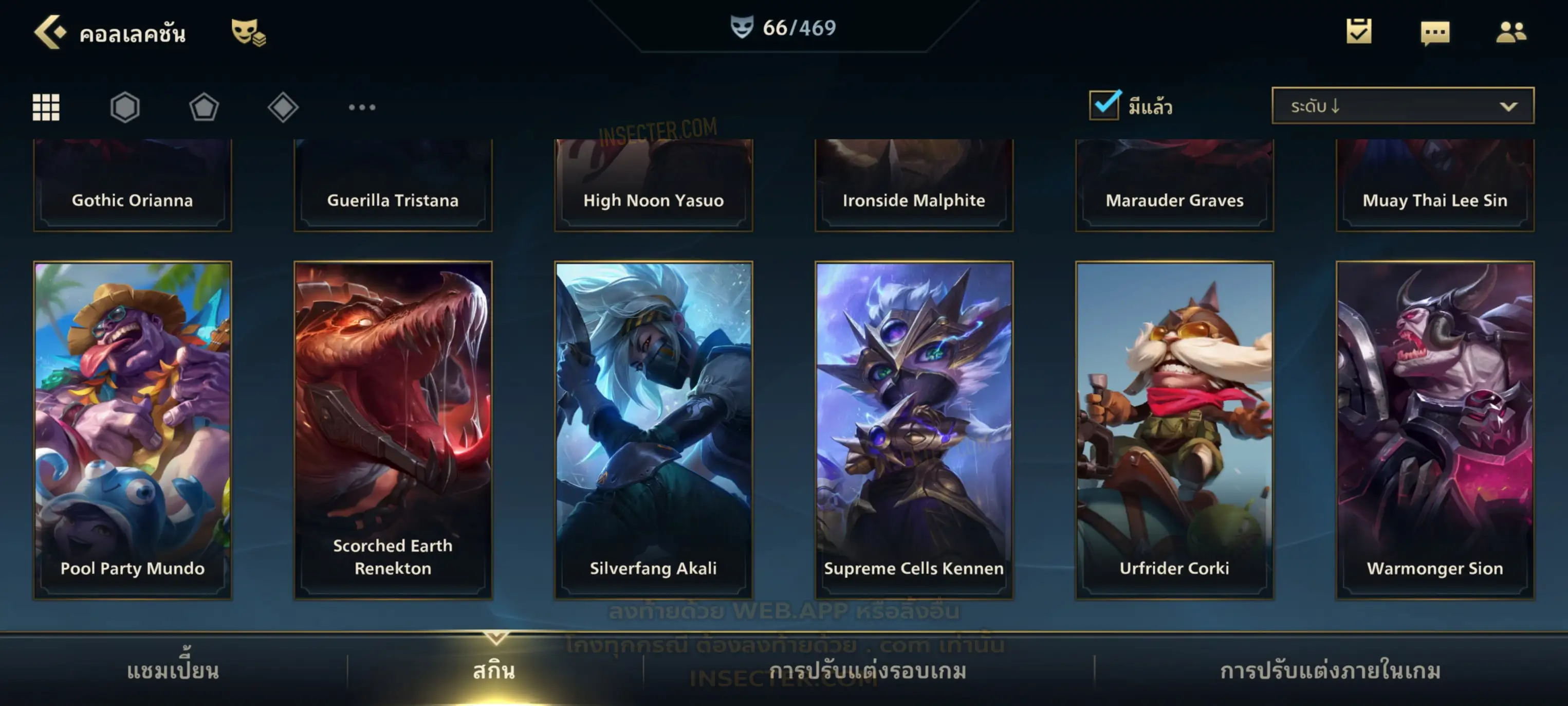Go back from the collection screen

[49, 32]
